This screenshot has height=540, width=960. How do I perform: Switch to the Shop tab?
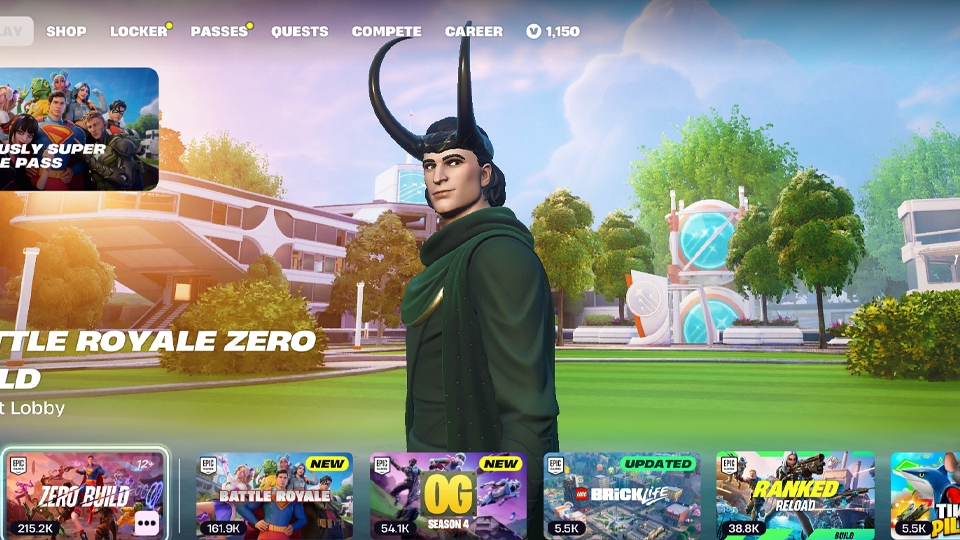(x=66, y=31)
